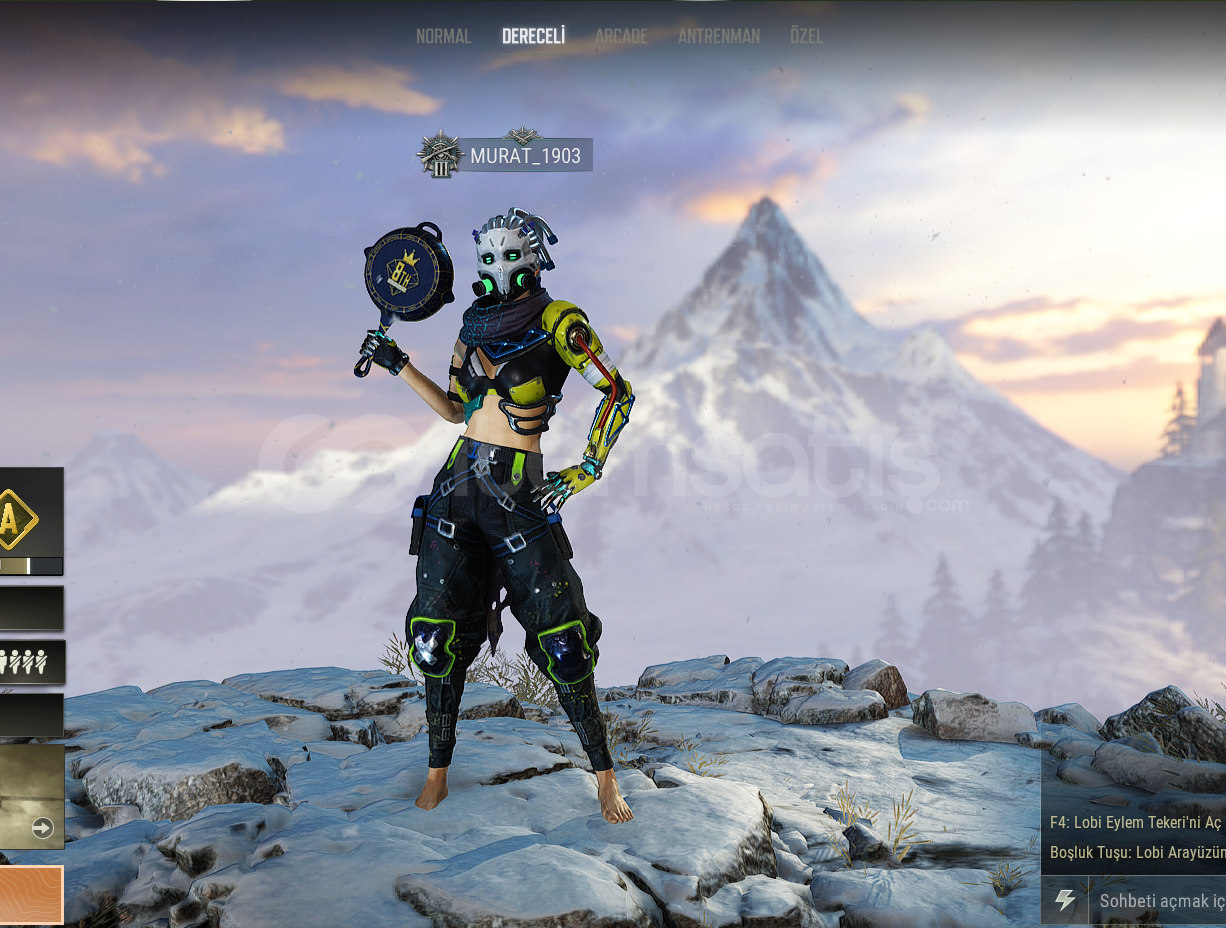Select the DERECELİ ranked tab
This screenshot has height=928, width=1226.
(533, 36)
